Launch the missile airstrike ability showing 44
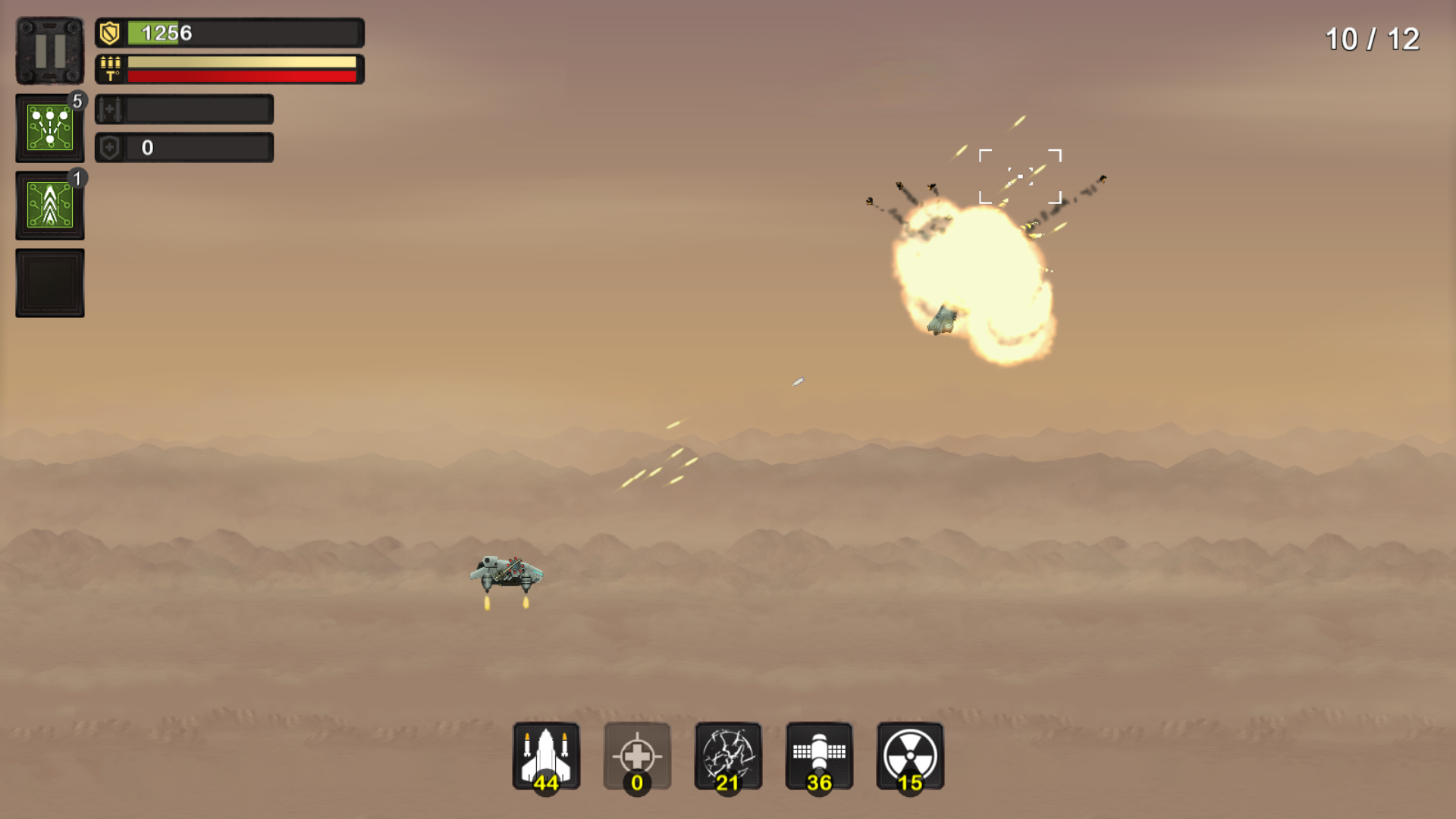 [x=546, y=757]
